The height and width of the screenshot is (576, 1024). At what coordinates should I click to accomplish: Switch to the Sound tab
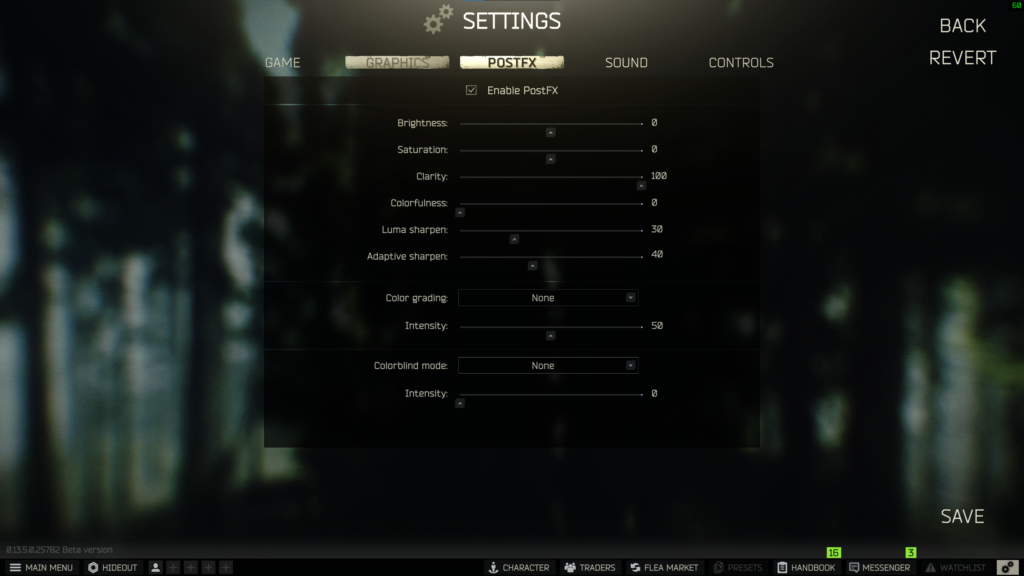point(626,63)
